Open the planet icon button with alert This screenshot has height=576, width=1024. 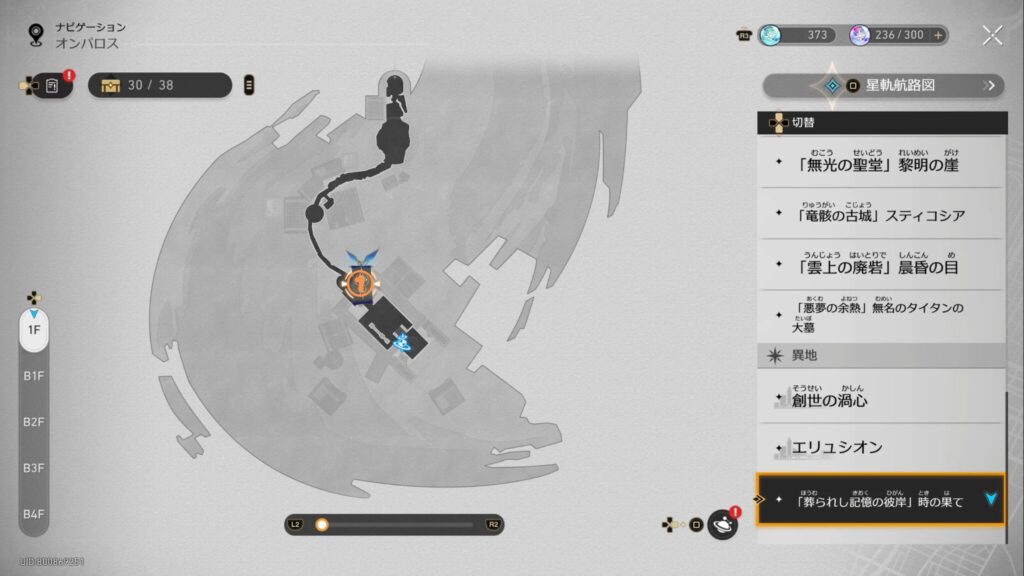tap(722, 524)
